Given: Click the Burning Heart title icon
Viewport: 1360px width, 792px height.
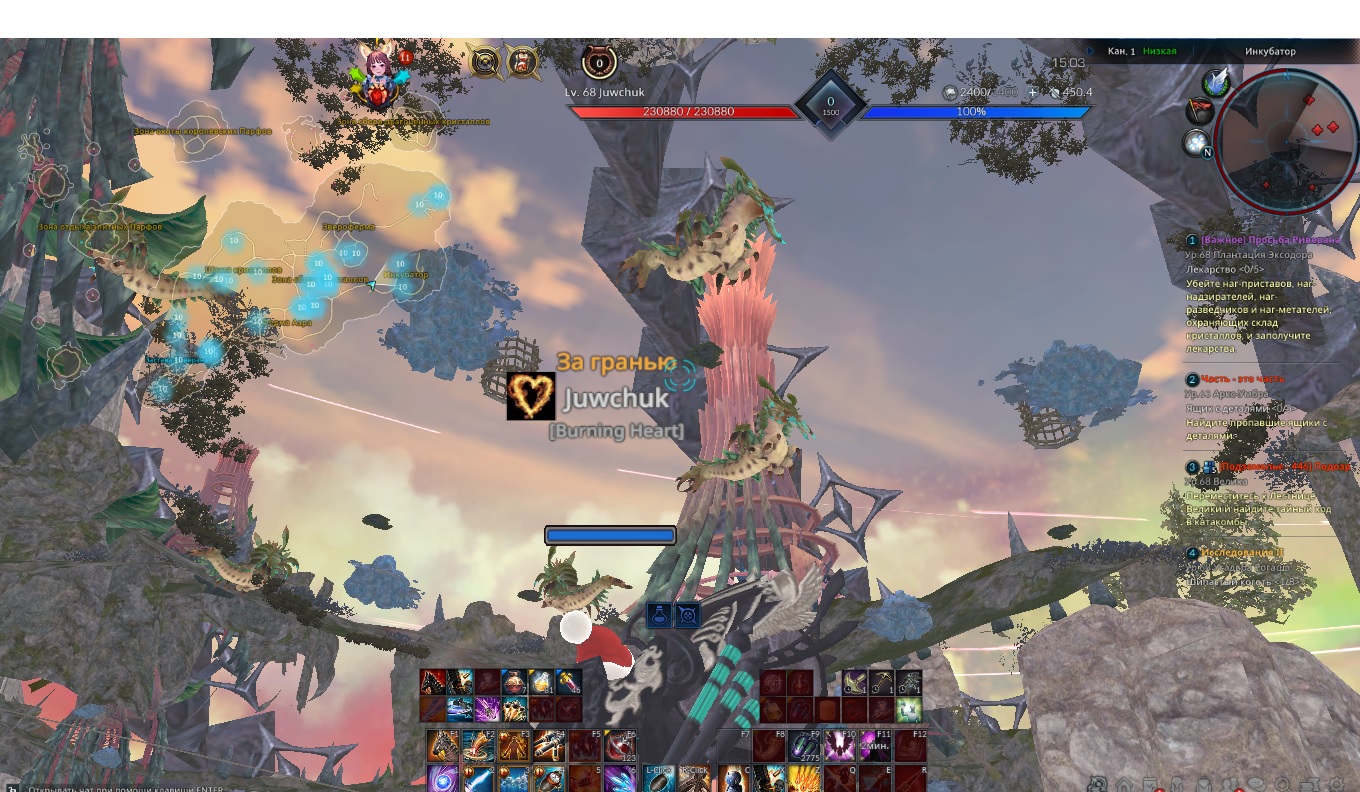Looking at the screenshot, I should point(531,396).
